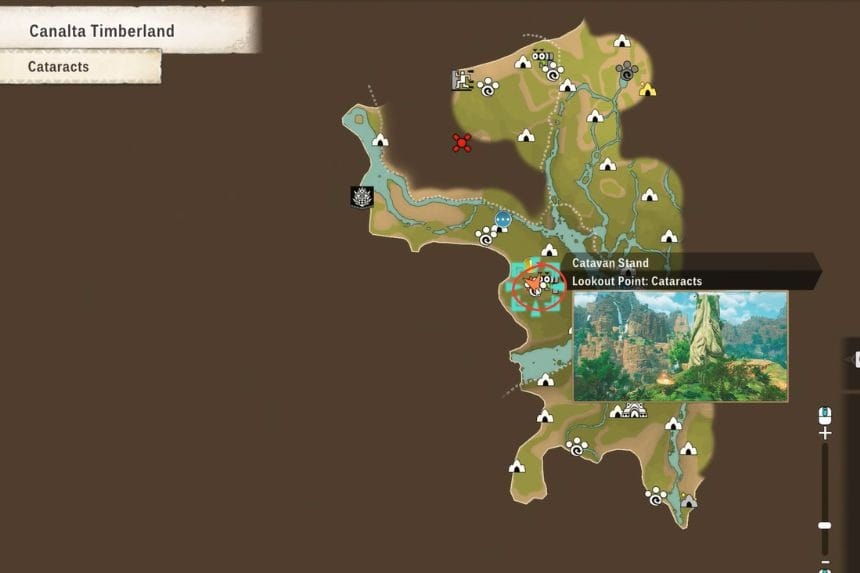
Task: Select the running figure exit icon
Action: (461, 80)
